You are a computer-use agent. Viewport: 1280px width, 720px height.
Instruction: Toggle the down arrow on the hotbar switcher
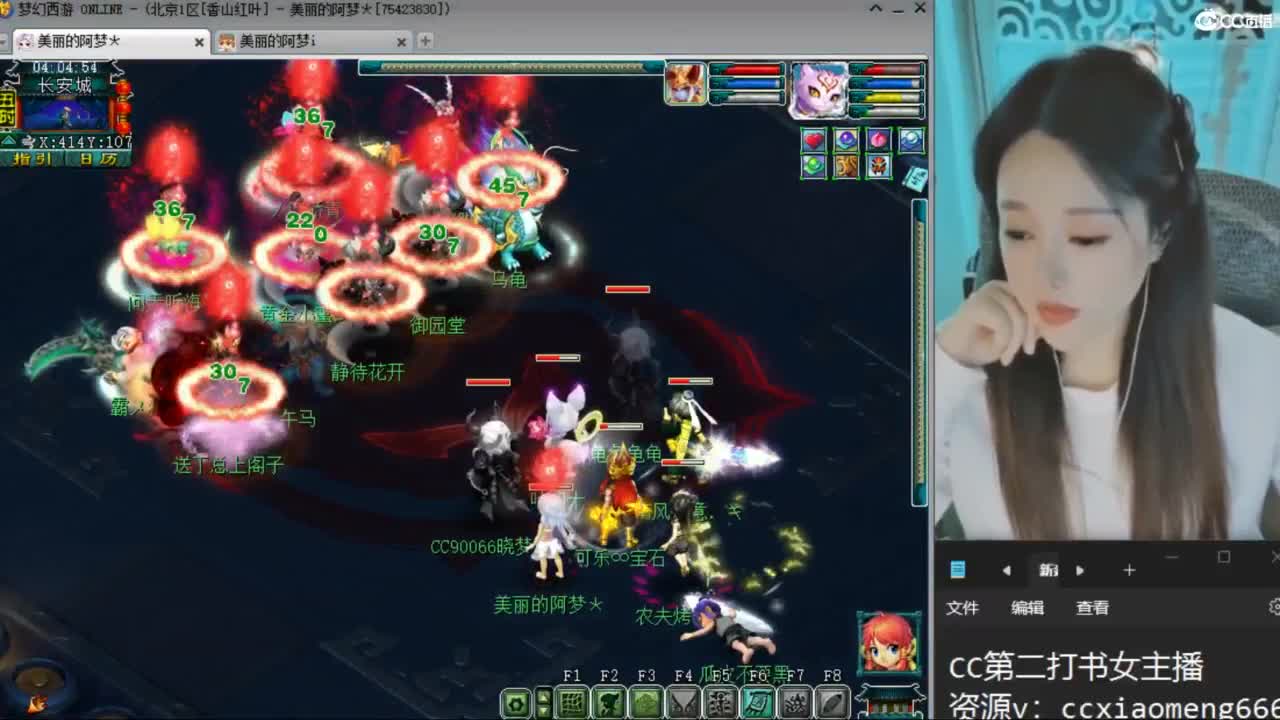[x=544, y=711]
